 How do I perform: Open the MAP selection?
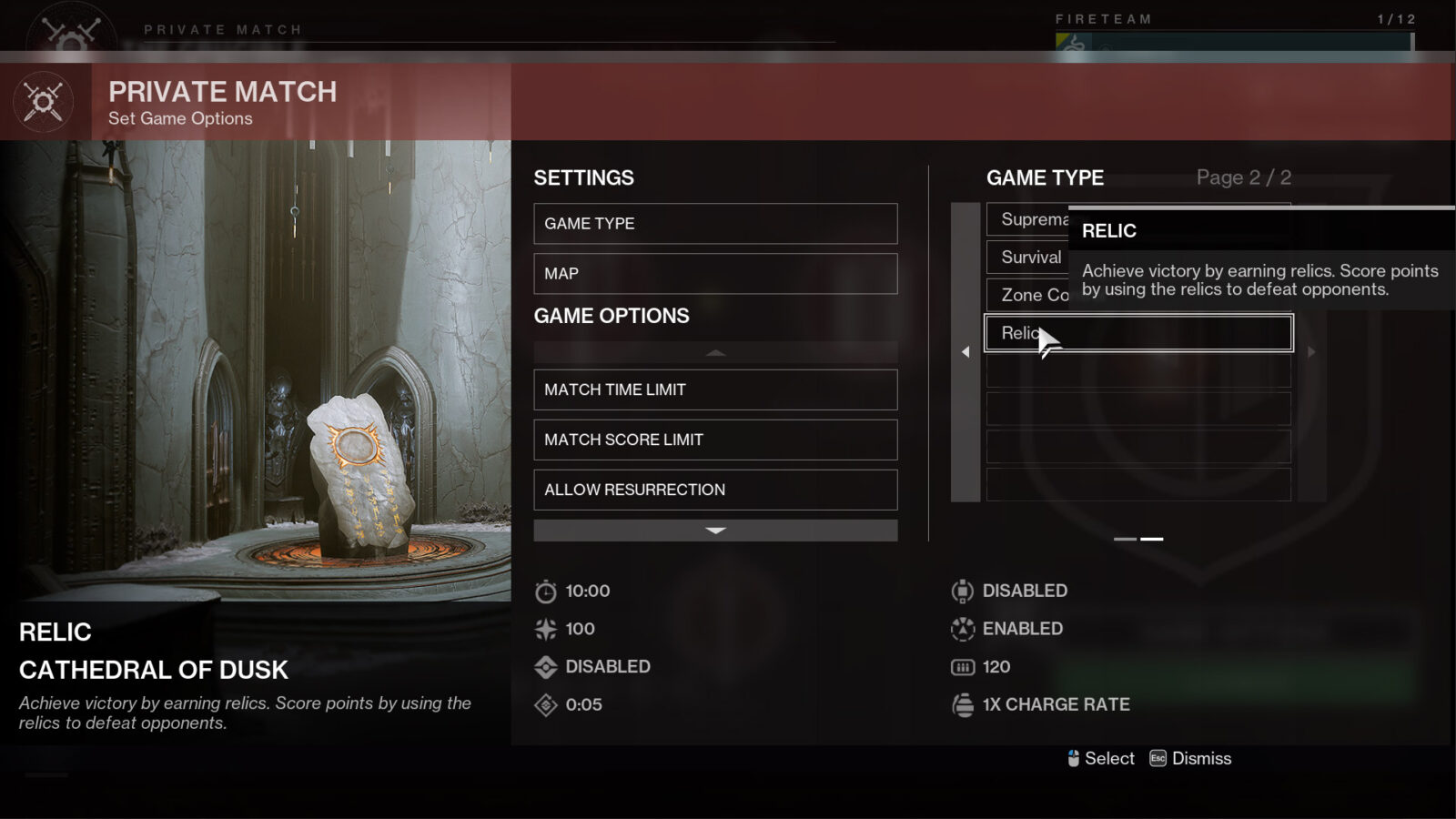[x=714, y=273]
